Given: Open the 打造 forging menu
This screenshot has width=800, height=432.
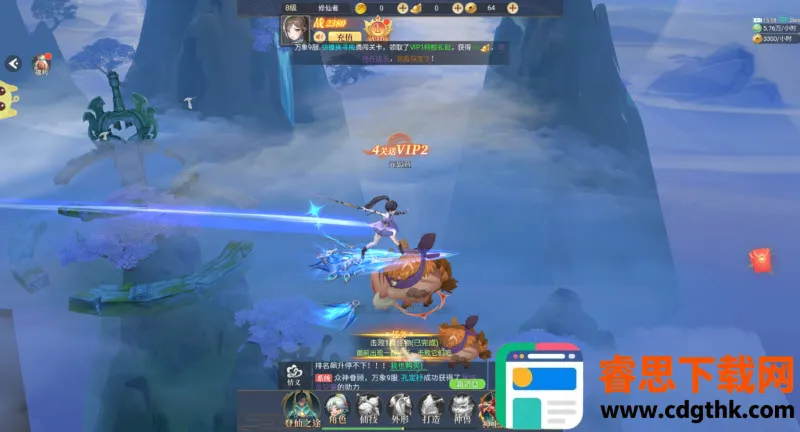Looking at the screenshot, I should [431, 408].
